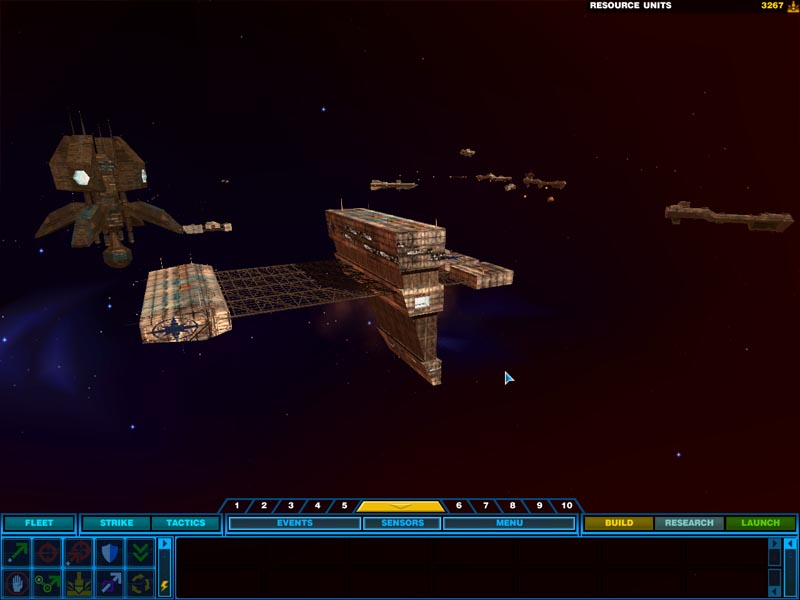The image size is (800, 600).
Task: Open the Build manager
Action: click(619, 523)
